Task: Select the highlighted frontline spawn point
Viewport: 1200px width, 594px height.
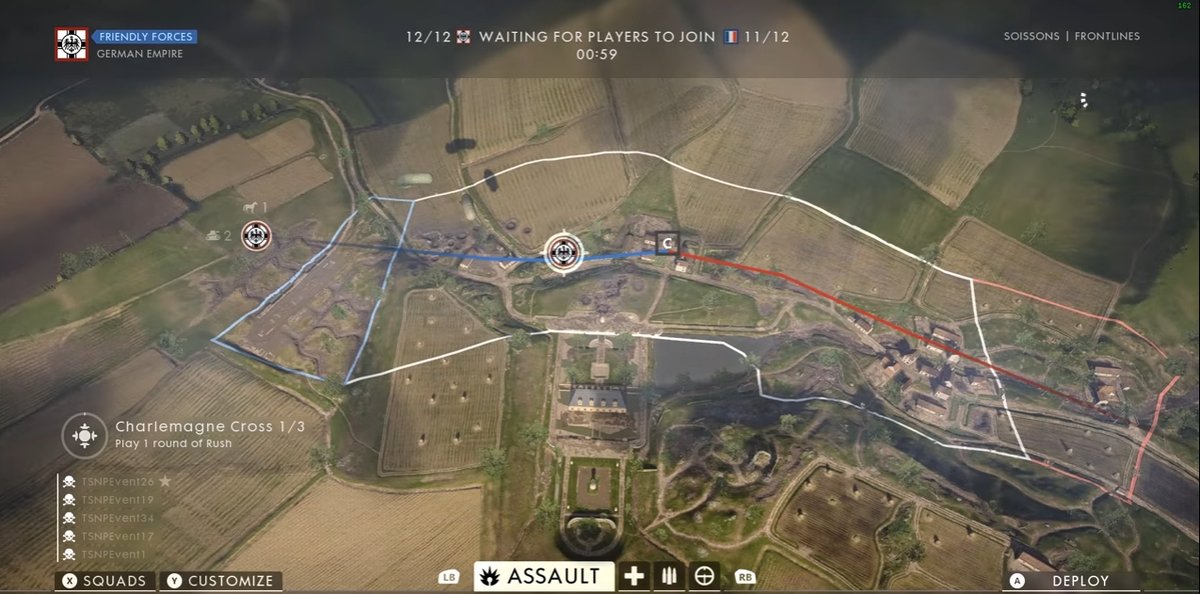Action: pyautogui.click(x=562, y=253)
